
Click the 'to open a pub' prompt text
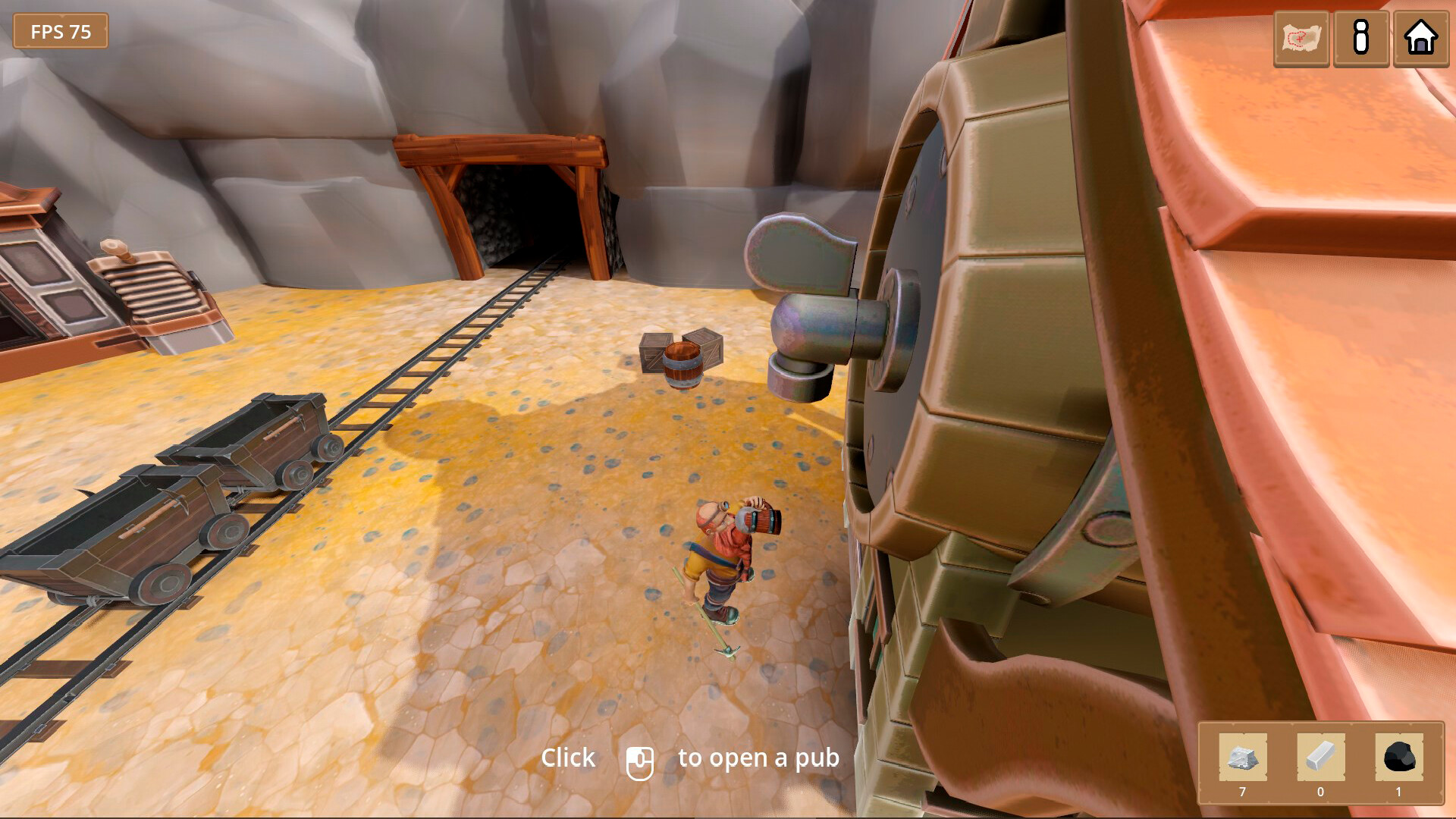[758, 758]
